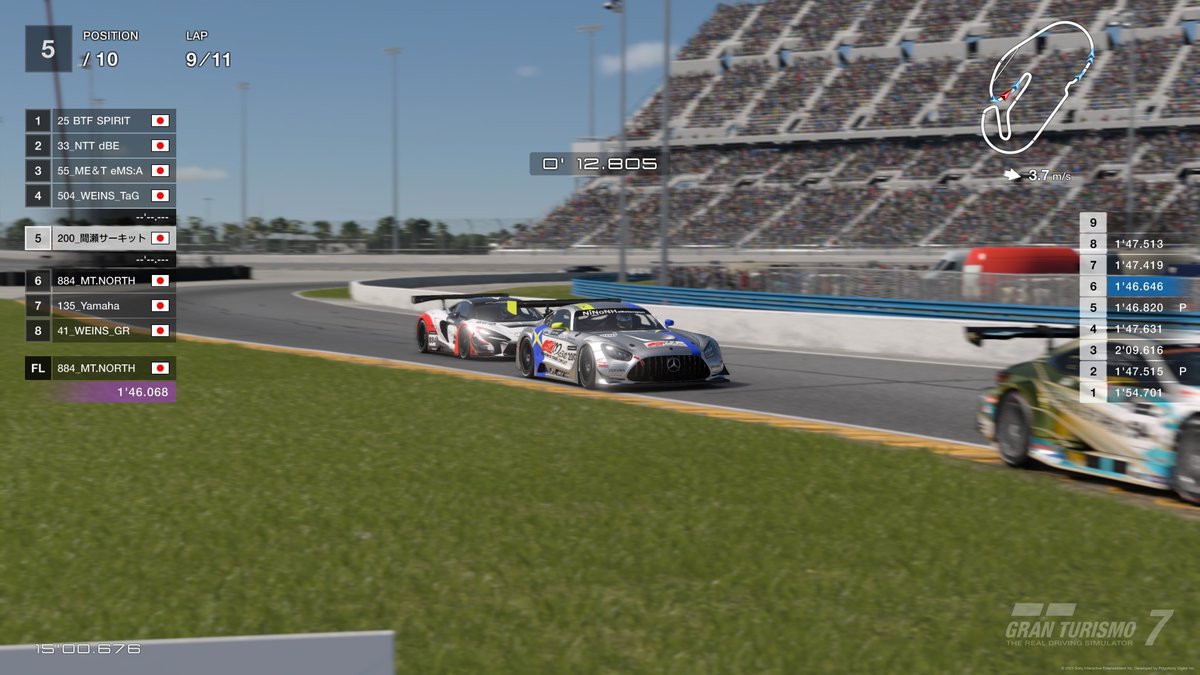This screenshot has width=1200, height=675.
Task: Choose the 33_NTT dBE driver row
Action: (100, 146)
